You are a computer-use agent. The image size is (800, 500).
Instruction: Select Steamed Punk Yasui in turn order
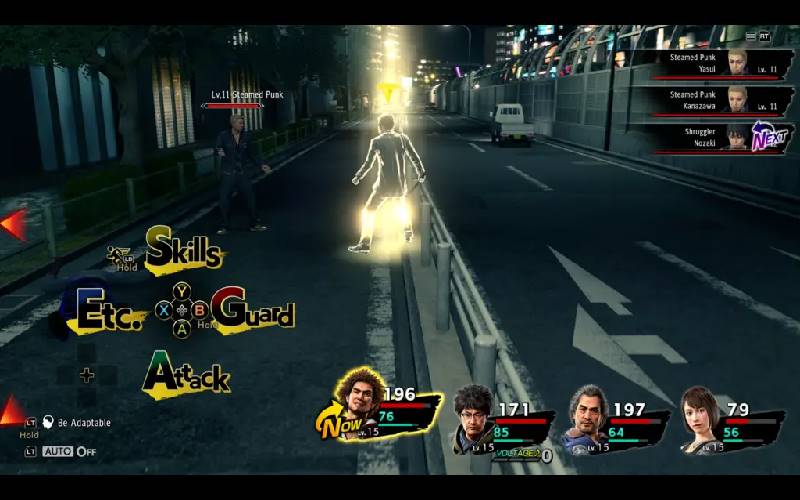click(714, 63)
